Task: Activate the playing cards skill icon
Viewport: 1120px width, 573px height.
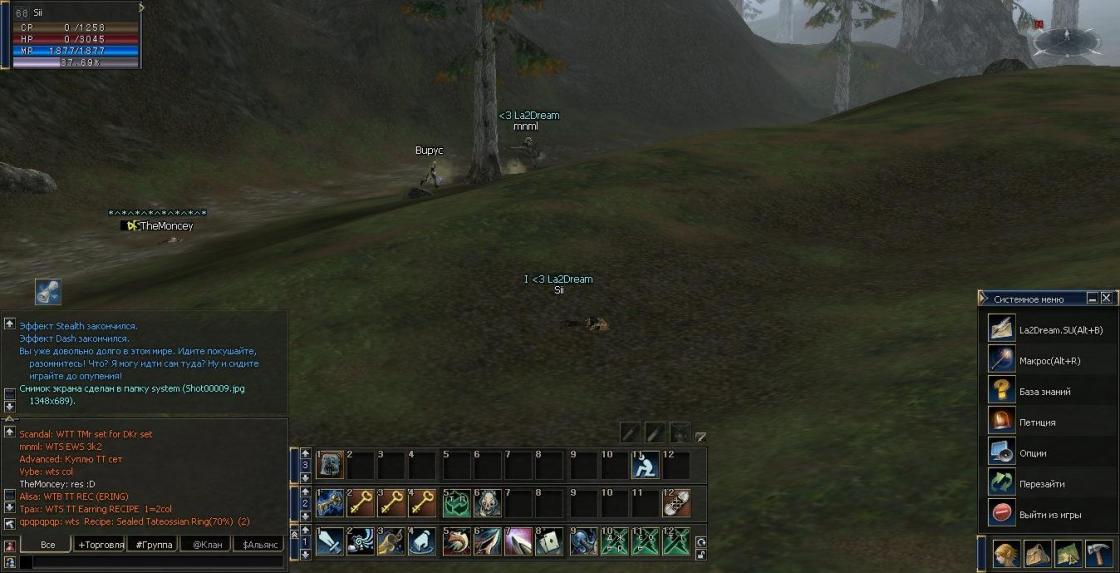Action: click(x=549, y=541)
